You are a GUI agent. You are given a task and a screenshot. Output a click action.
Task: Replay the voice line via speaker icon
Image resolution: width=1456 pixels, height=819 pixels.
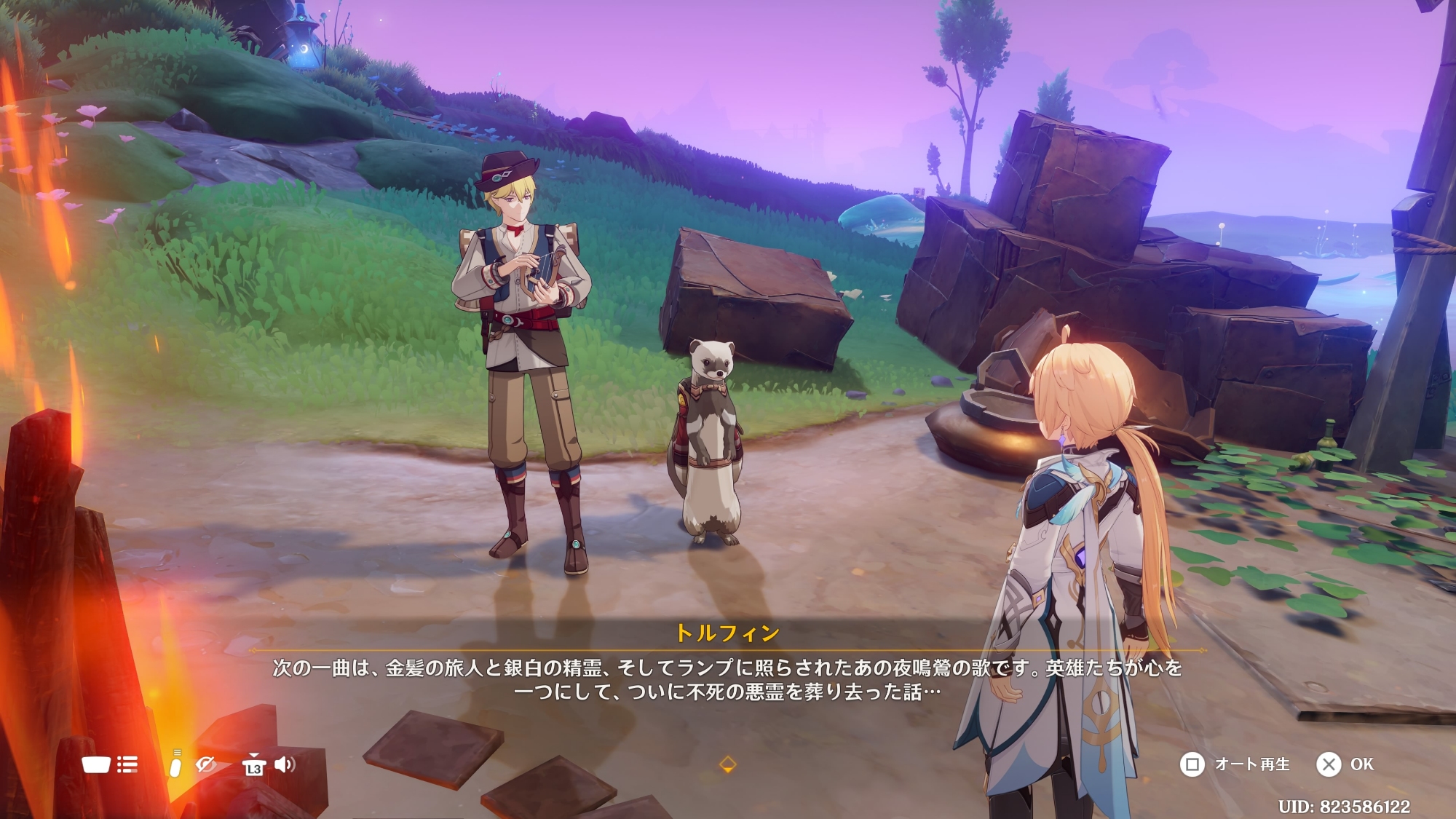[x=285, y=764]
